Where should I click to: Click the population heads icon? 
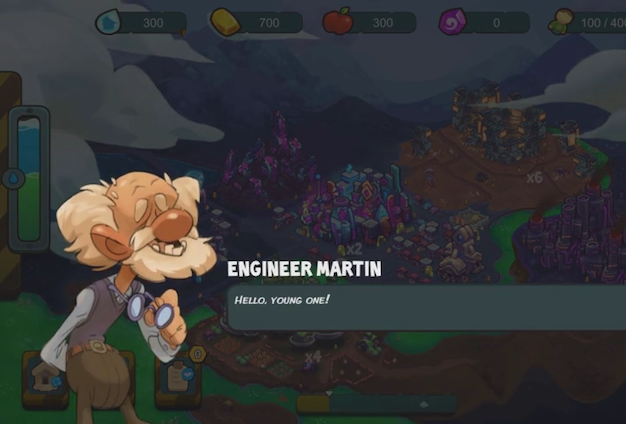point(562,21)
